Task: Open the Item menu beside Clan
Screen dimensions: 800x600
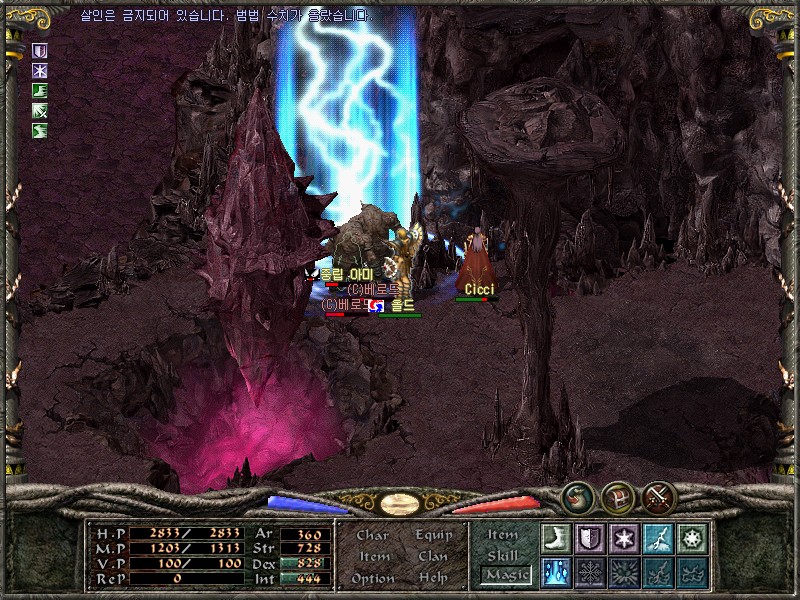Action: (x=373, y=557)
